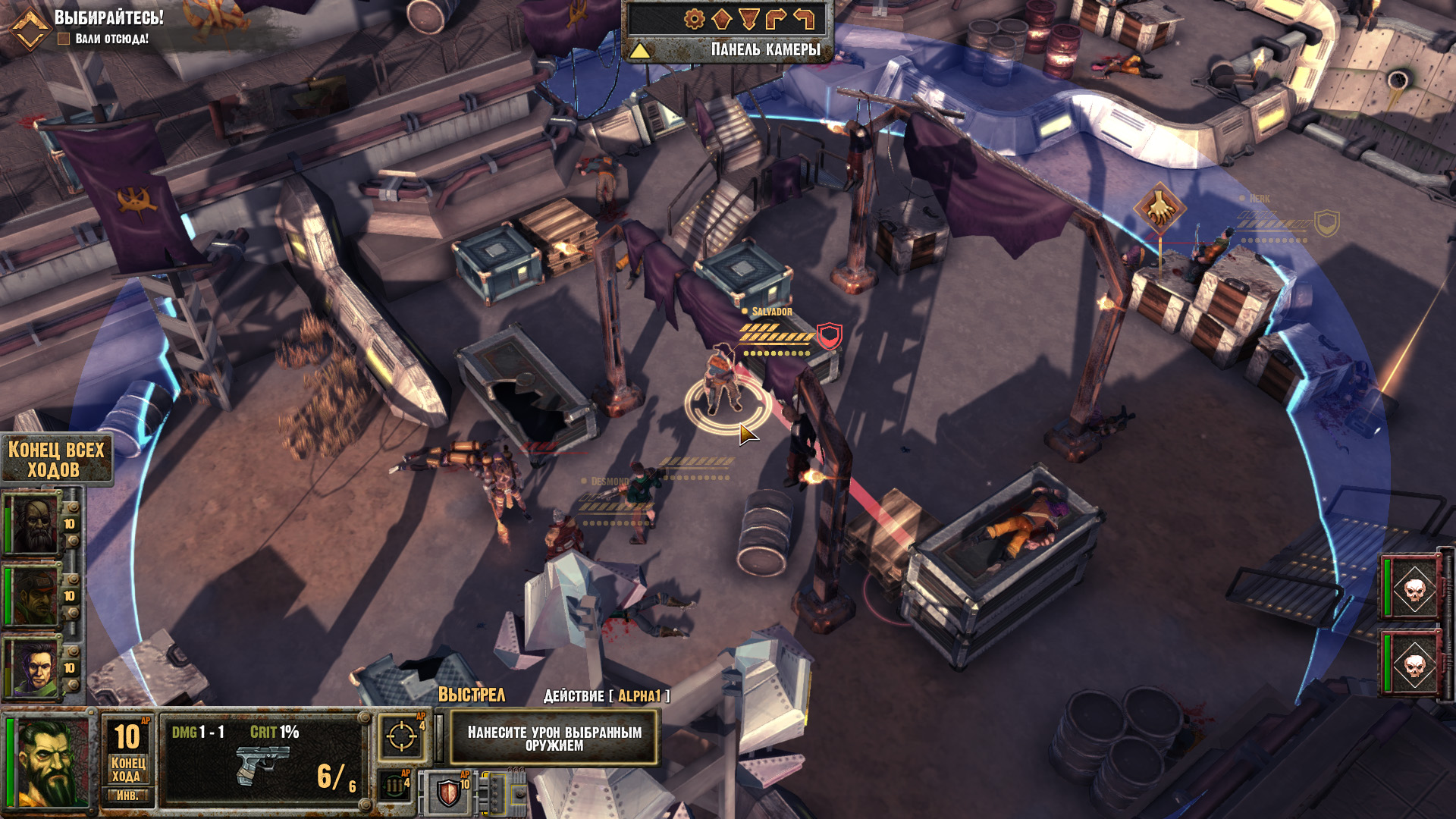Rotate camera with the left-turn arrow
The width and height of the screenshot is (1456, 819).
click(x=803, y=19)
